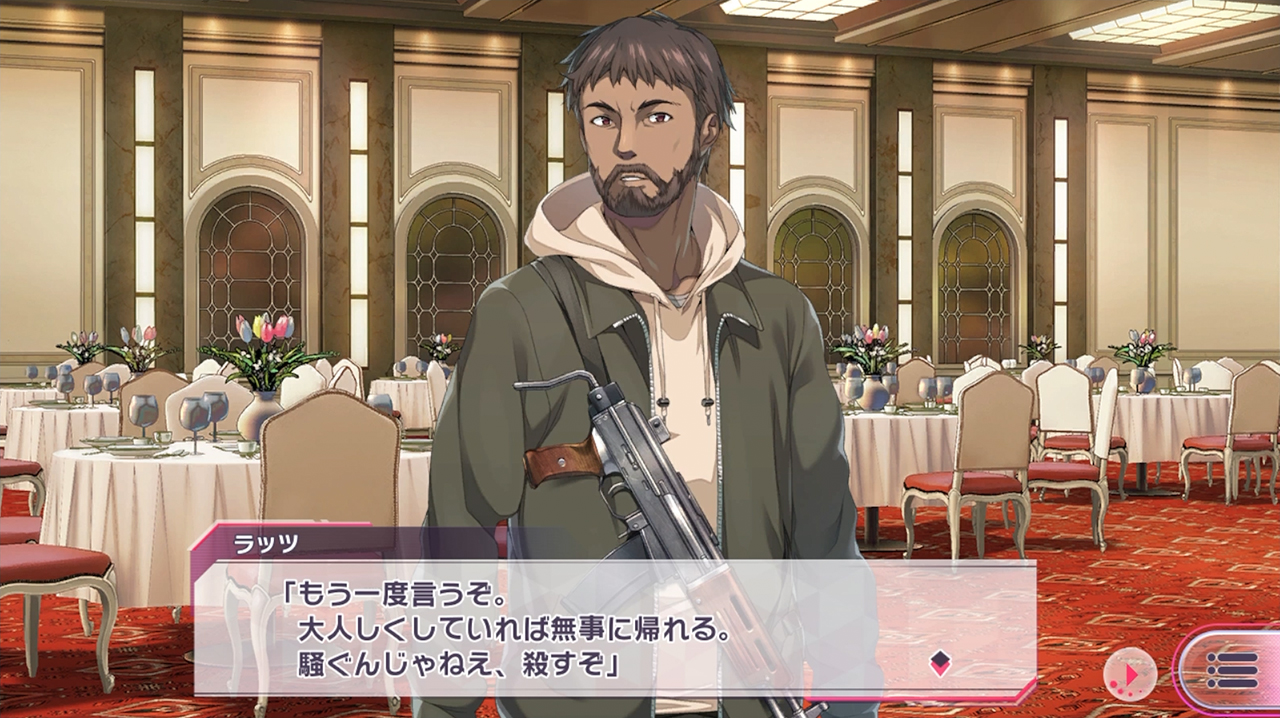Activate the pink triangle auto-play button

pos(1130,675)
